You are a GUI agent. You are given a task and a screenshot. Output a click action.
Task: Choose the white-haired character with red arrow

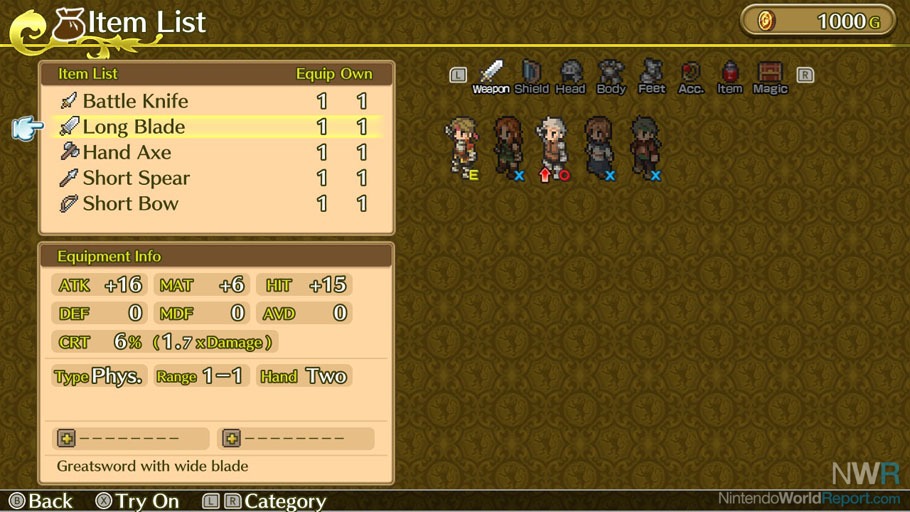point(553,148)
